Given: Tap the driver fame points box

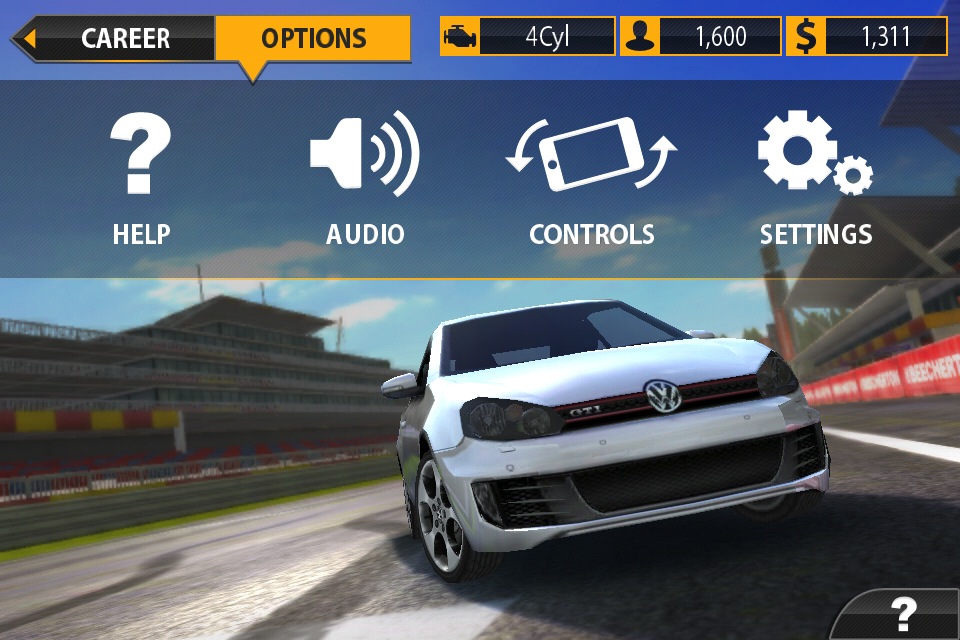Looking at the screenshot, I should [x=700, y=37].
